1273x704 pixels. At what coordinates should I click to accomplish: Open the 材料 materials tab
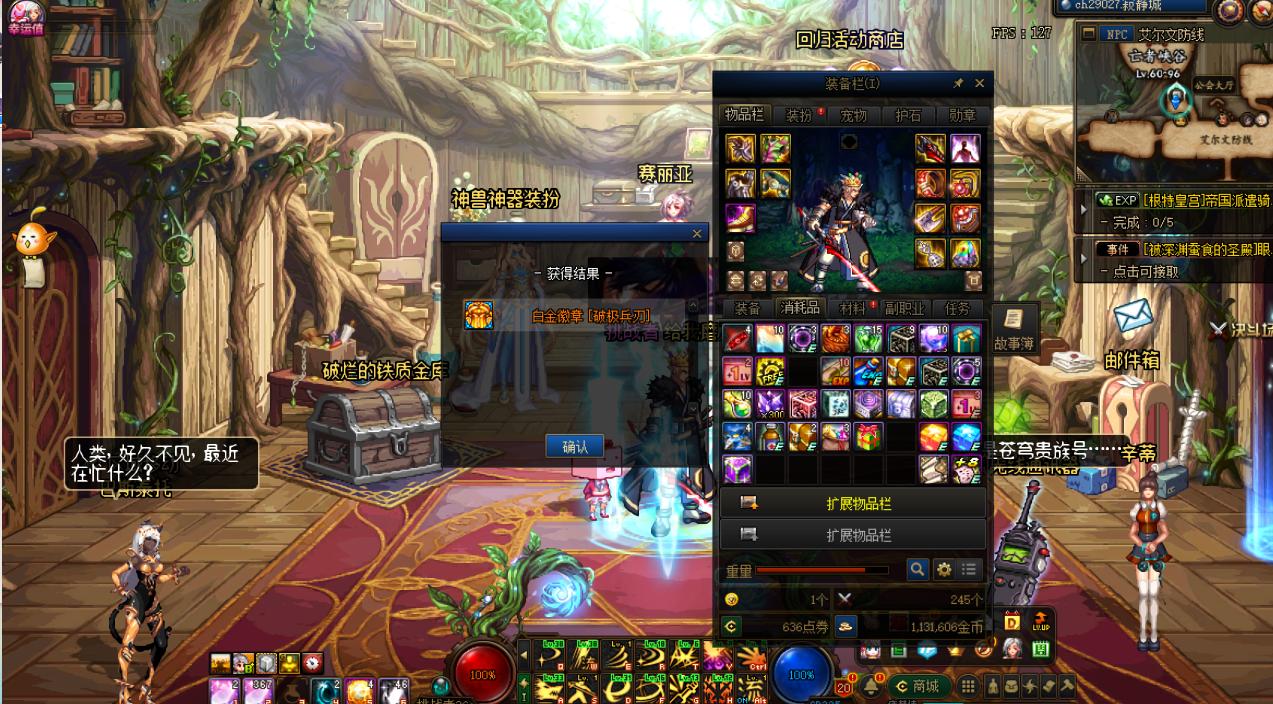(852, 308)
